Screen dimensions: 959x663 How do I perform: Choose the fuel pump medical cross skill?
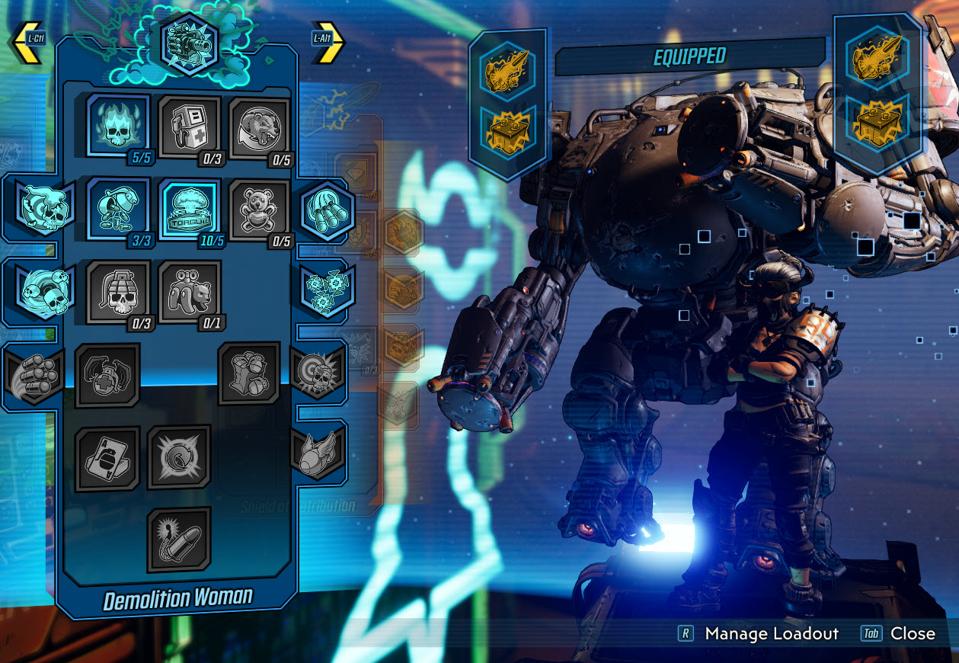click(189, 126)
